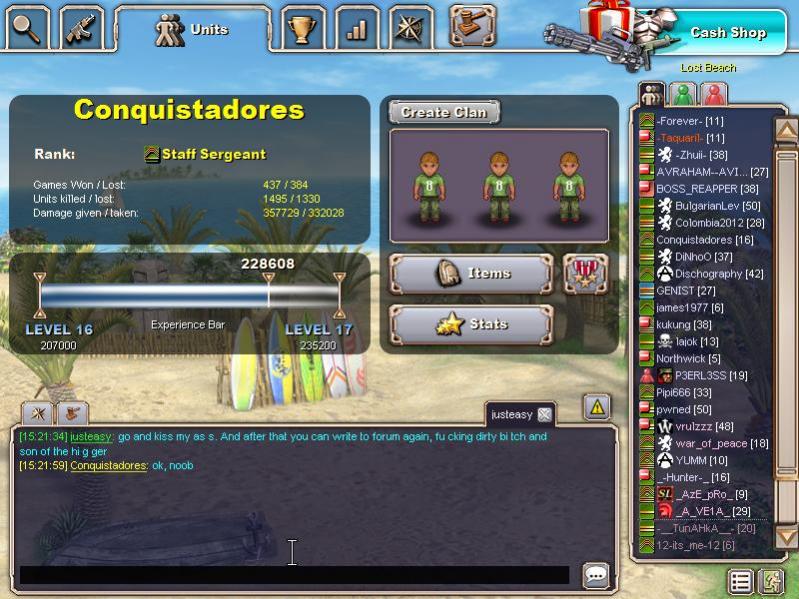This screenshot has width=799, height=599.
Task: Focus the chat message input field
Action: click(x=294, y=575)
